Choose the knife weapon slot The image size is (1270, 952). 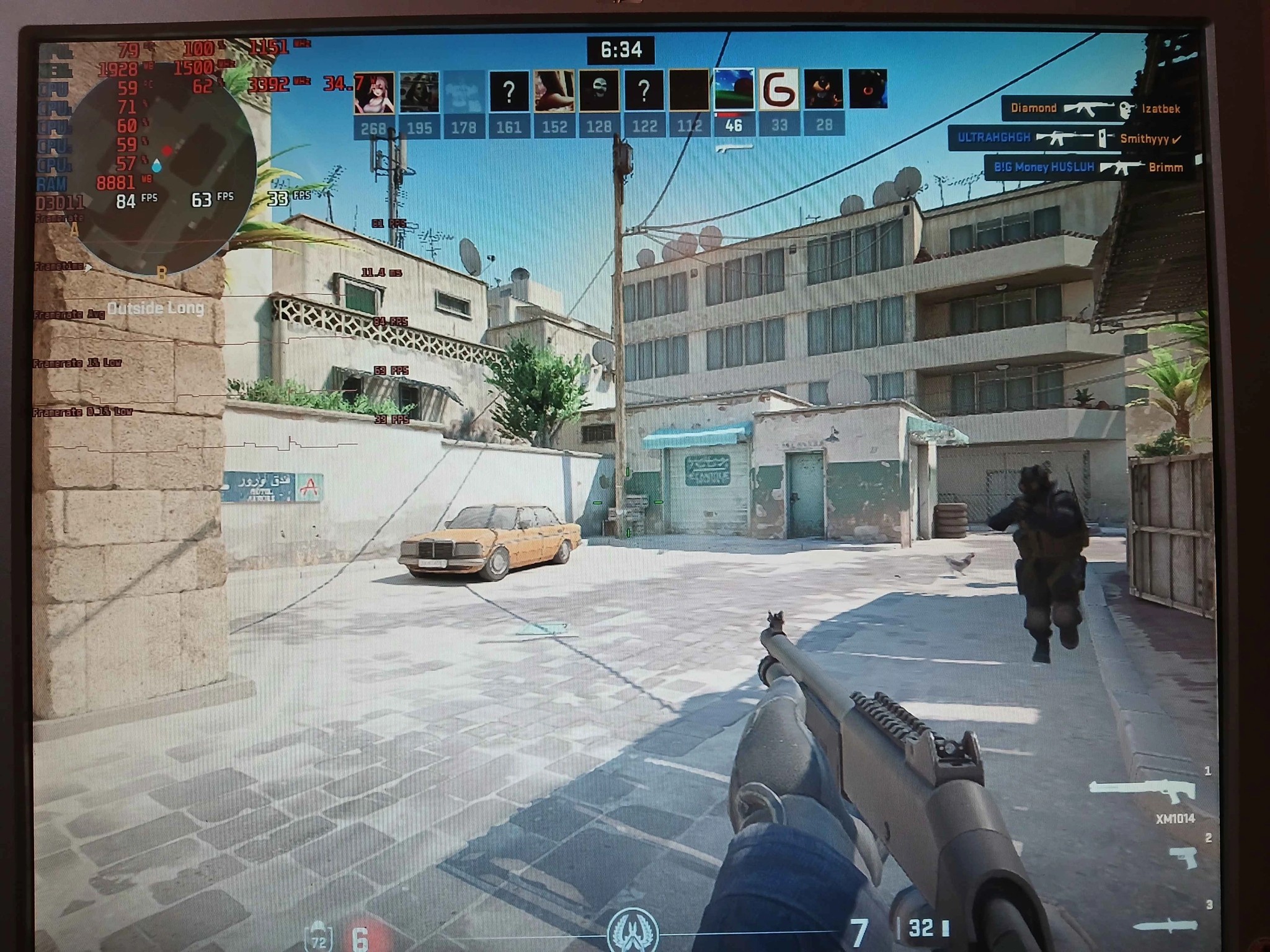tap(1166, 927)
